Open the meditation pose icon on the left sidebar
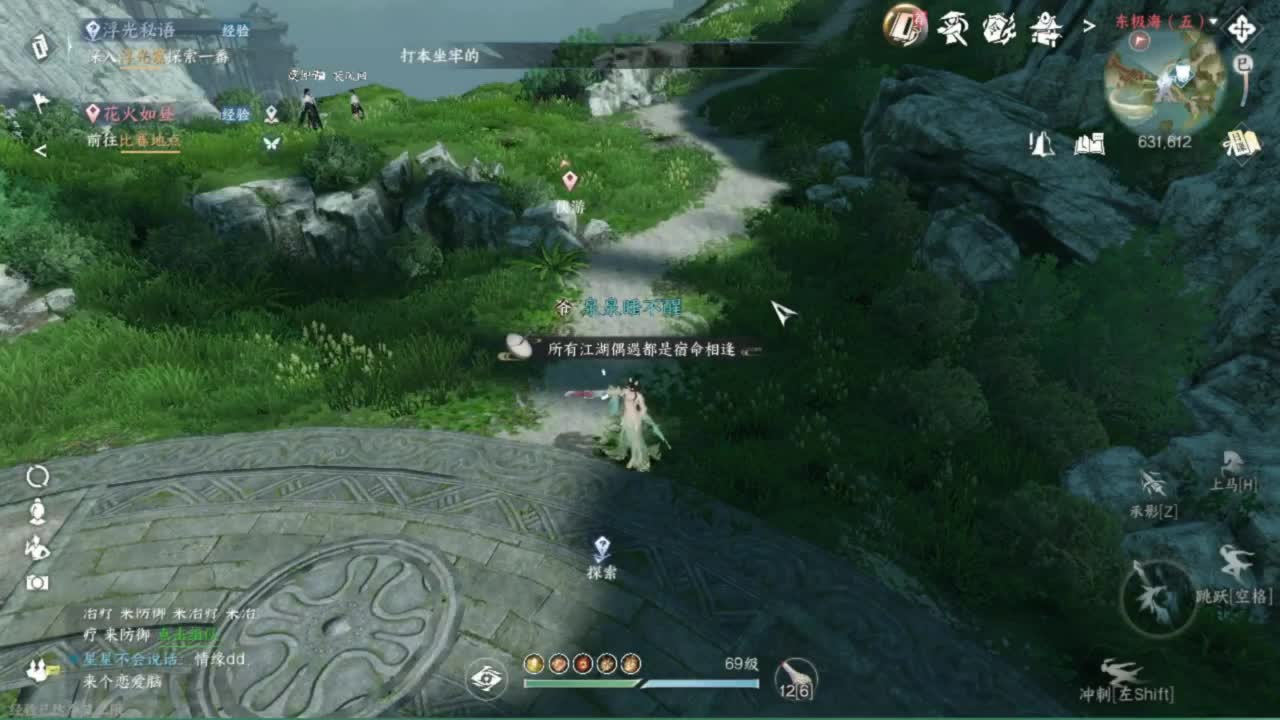The width and height of the screenshot is (1280, 720). point(38,513)
